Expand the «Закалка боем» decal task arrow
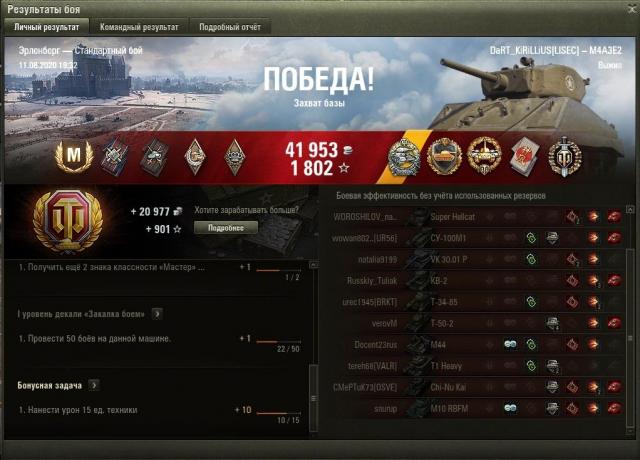The width and height of the screenshot is (640, 460). point(157,314)
